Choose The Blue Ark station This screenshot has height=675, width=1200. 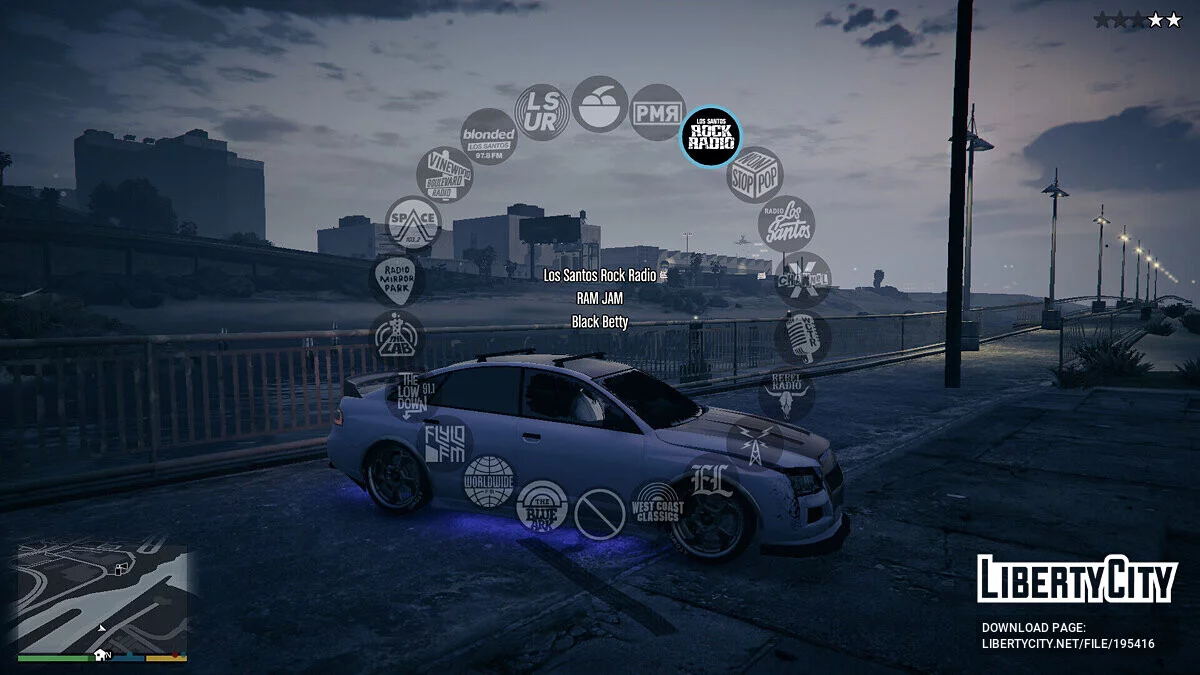tap(542, 507)
